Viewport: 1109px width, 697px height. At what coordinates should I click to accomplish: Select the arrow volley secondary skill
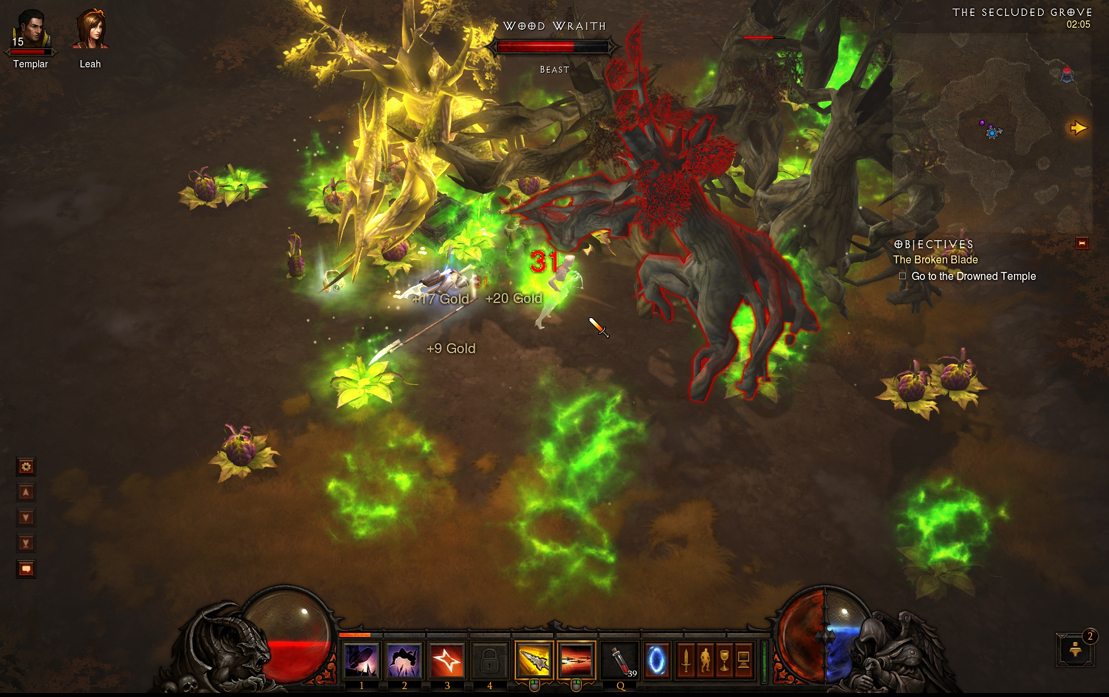click(x=576, y=661)
